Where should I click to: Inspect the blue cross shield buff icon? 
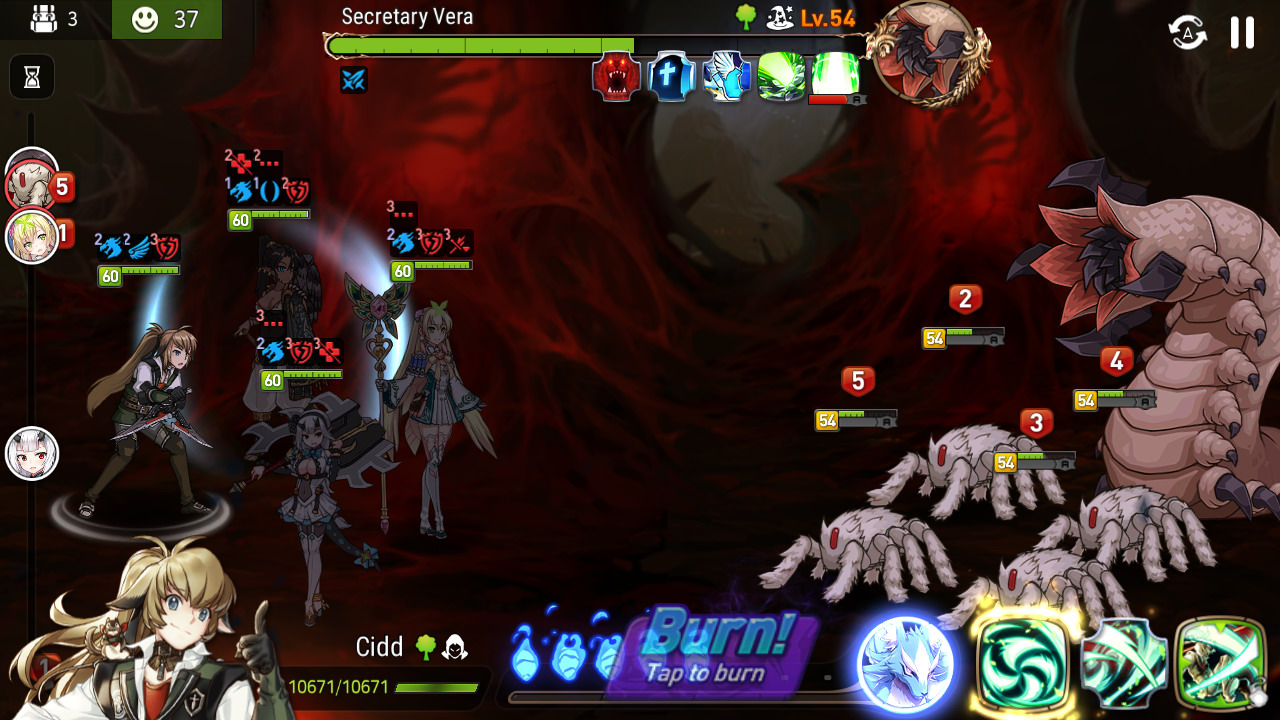[x=671, y=77]
